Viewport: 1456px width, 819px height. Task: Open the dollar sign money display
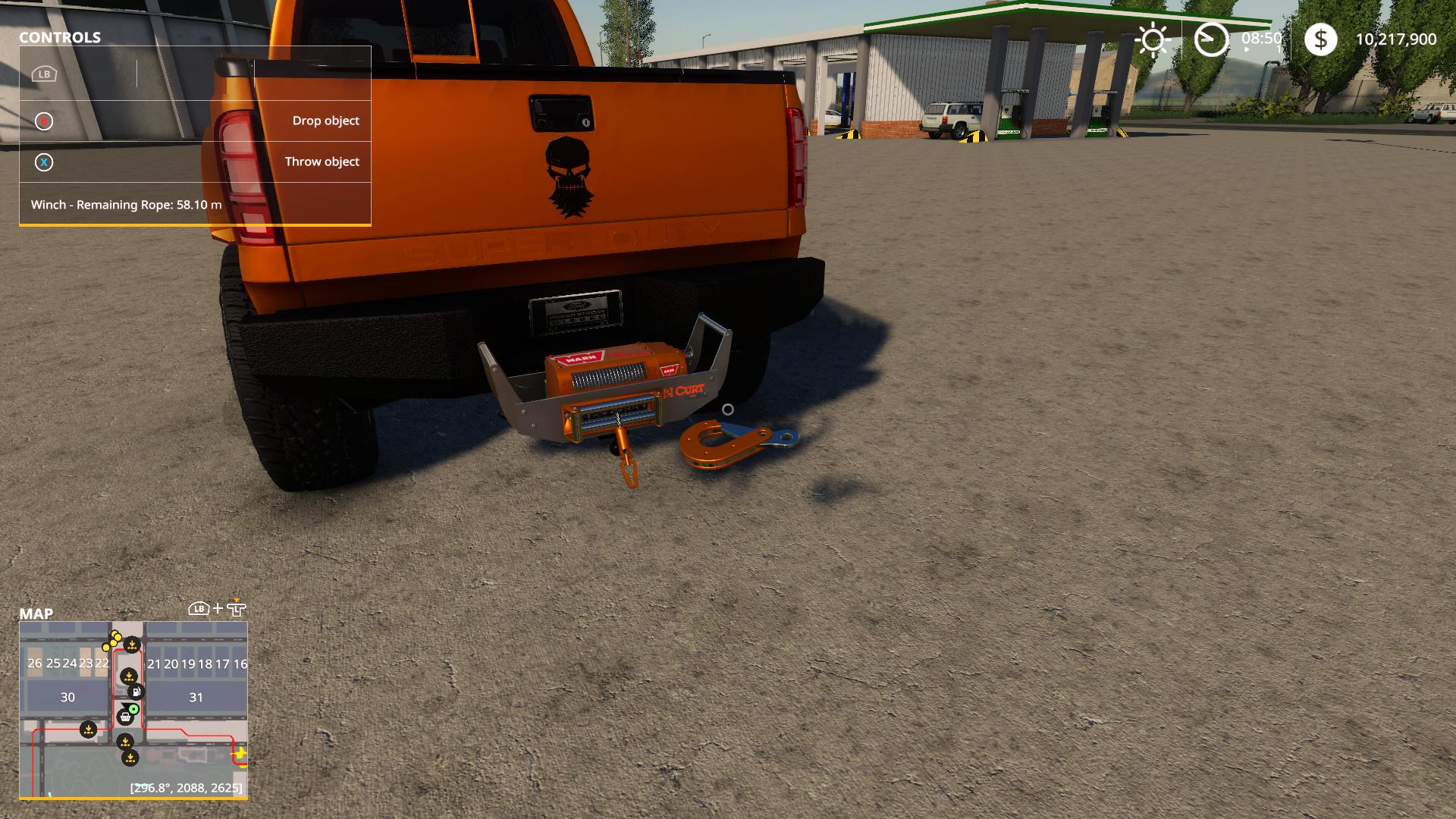pos(1321,39)
